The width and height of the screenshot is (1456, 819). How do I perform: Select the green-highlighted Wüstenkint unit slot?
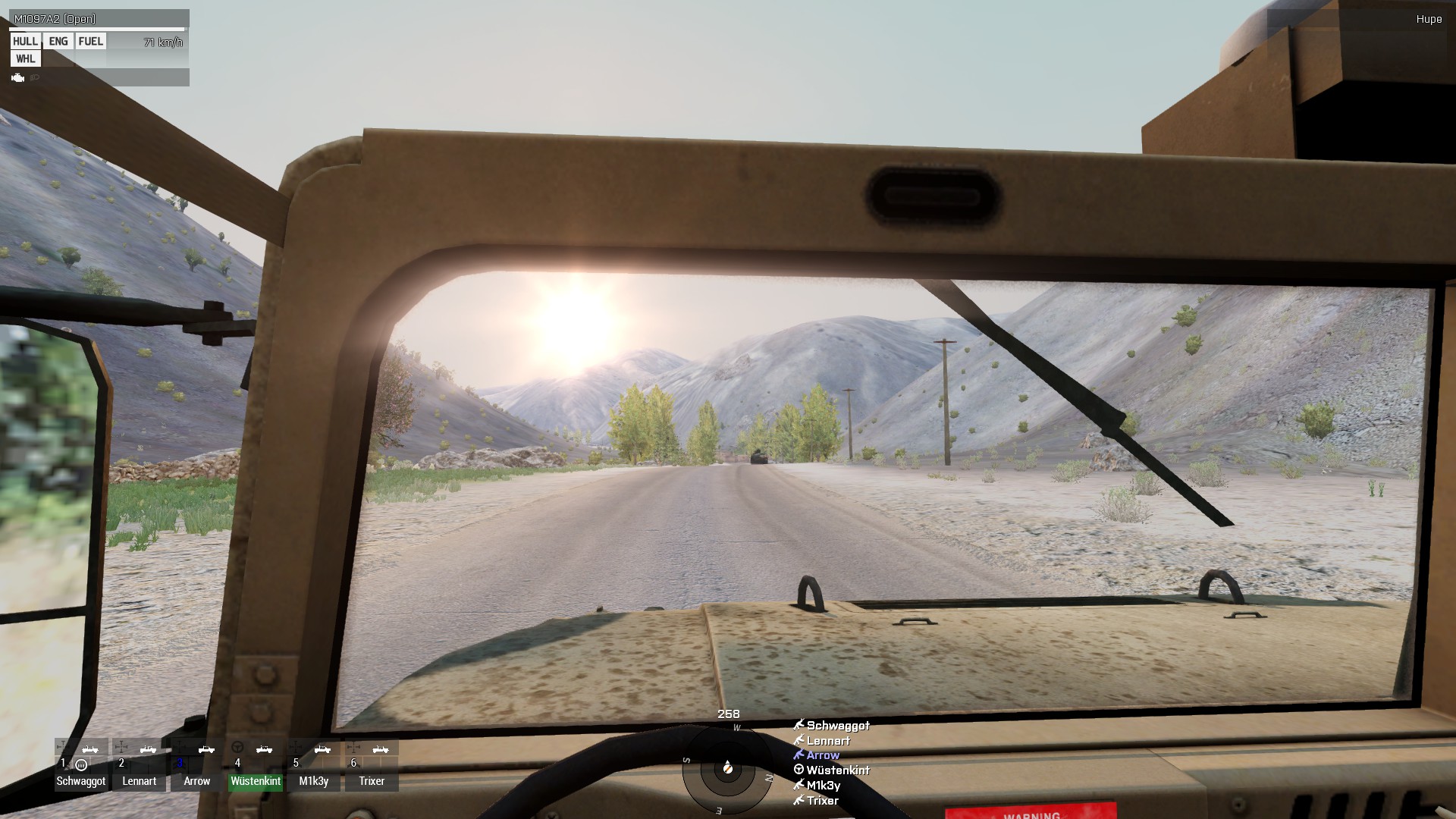tap(256, 766)
